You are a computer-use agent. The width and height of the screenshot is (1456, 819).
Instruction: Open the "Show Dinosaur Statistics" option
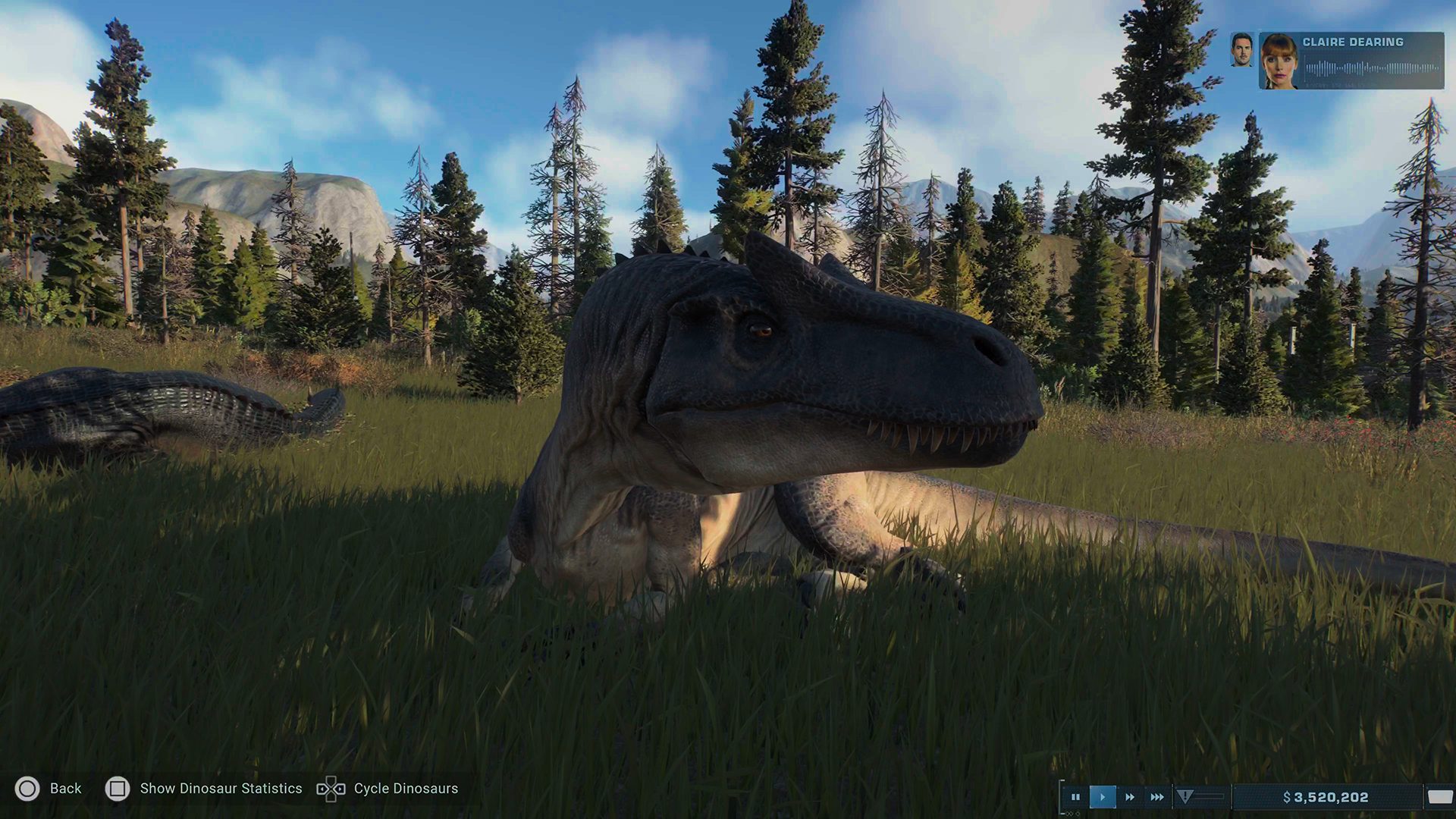[x=222, y=789]
